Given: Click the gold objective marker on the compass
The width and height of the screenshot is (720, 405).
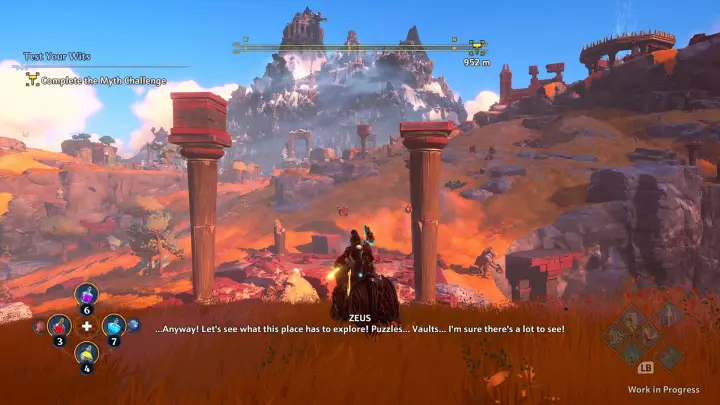Looking at the screenshot, I should coord(477,45).
